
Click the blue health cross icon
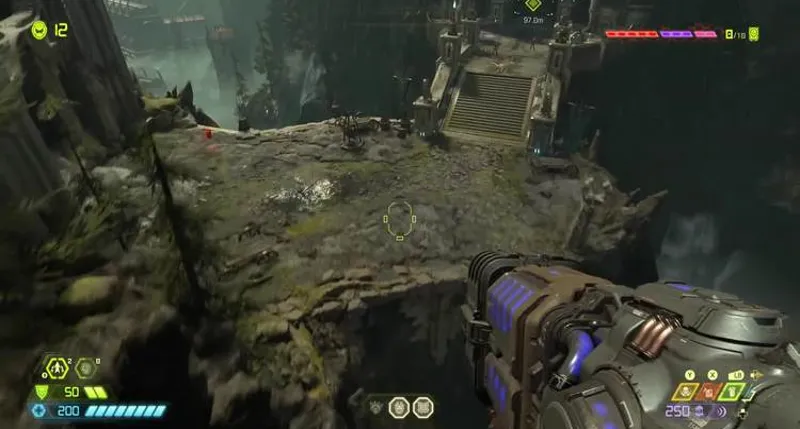pos(40,411)
